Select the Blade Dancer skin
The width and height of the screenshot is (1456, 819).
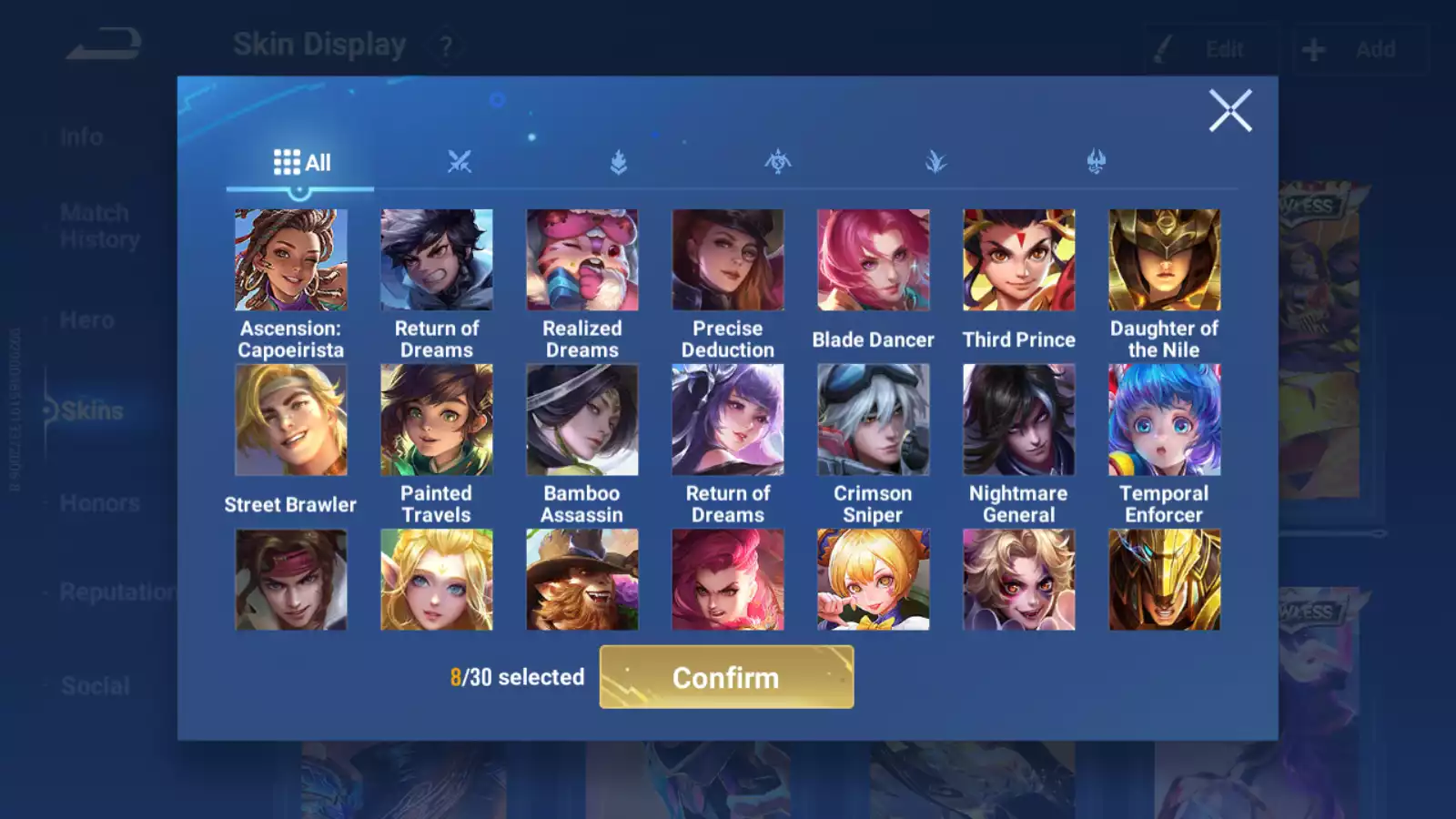tap(874, 260)
